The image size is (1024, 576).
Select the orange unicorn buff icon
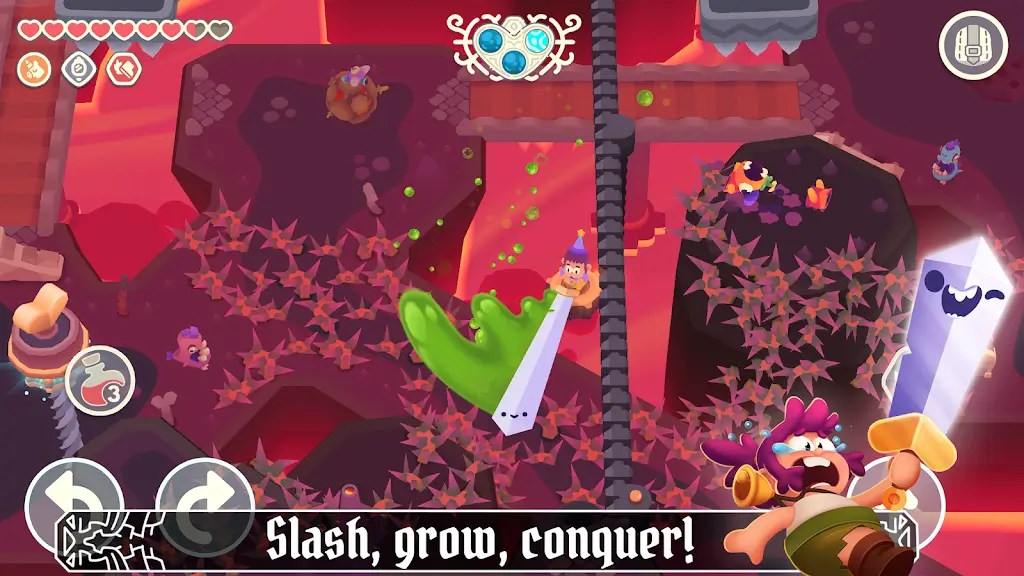pos(32,68)
